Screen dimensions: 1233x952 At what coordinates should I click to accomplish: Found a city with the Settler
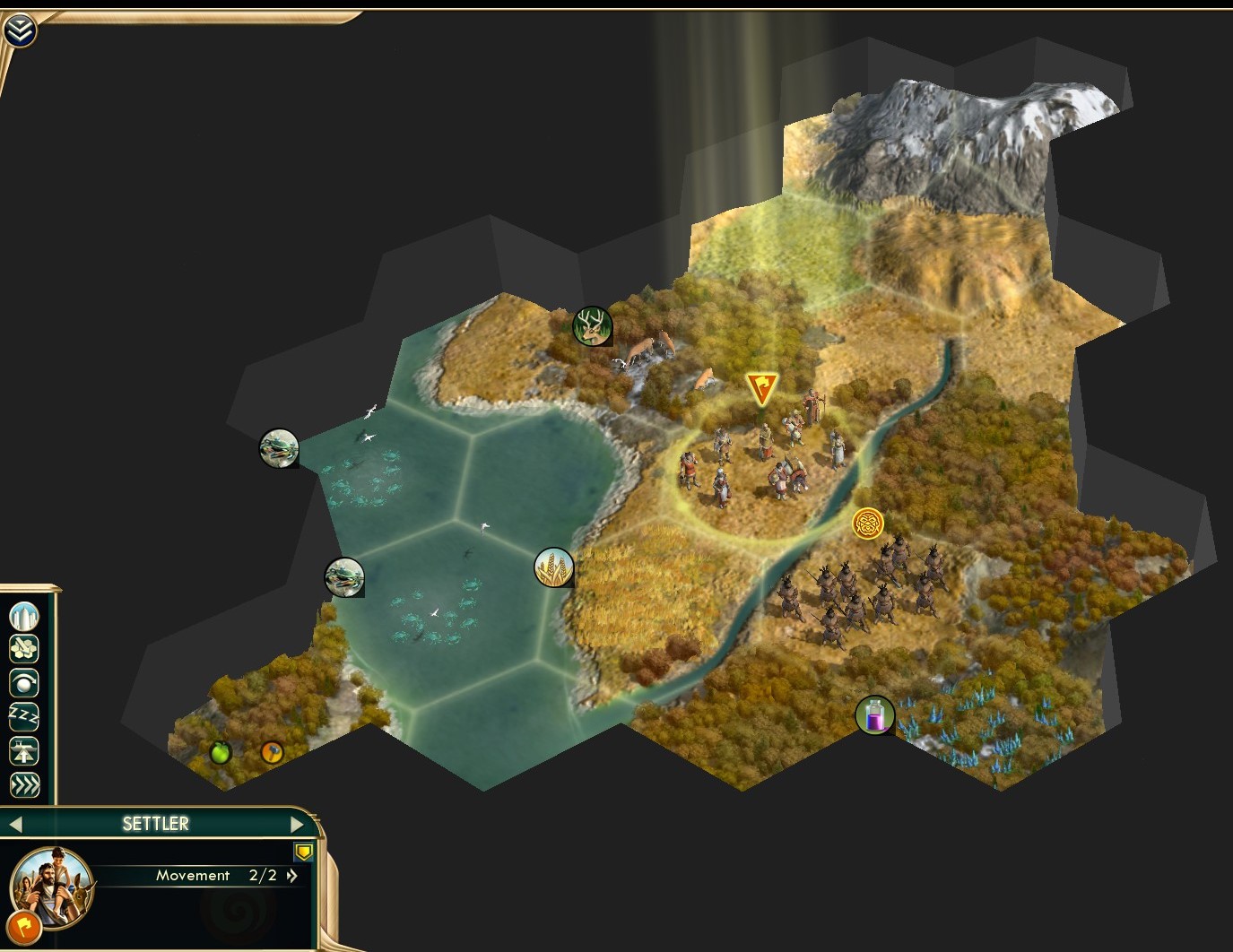point(24,617)
